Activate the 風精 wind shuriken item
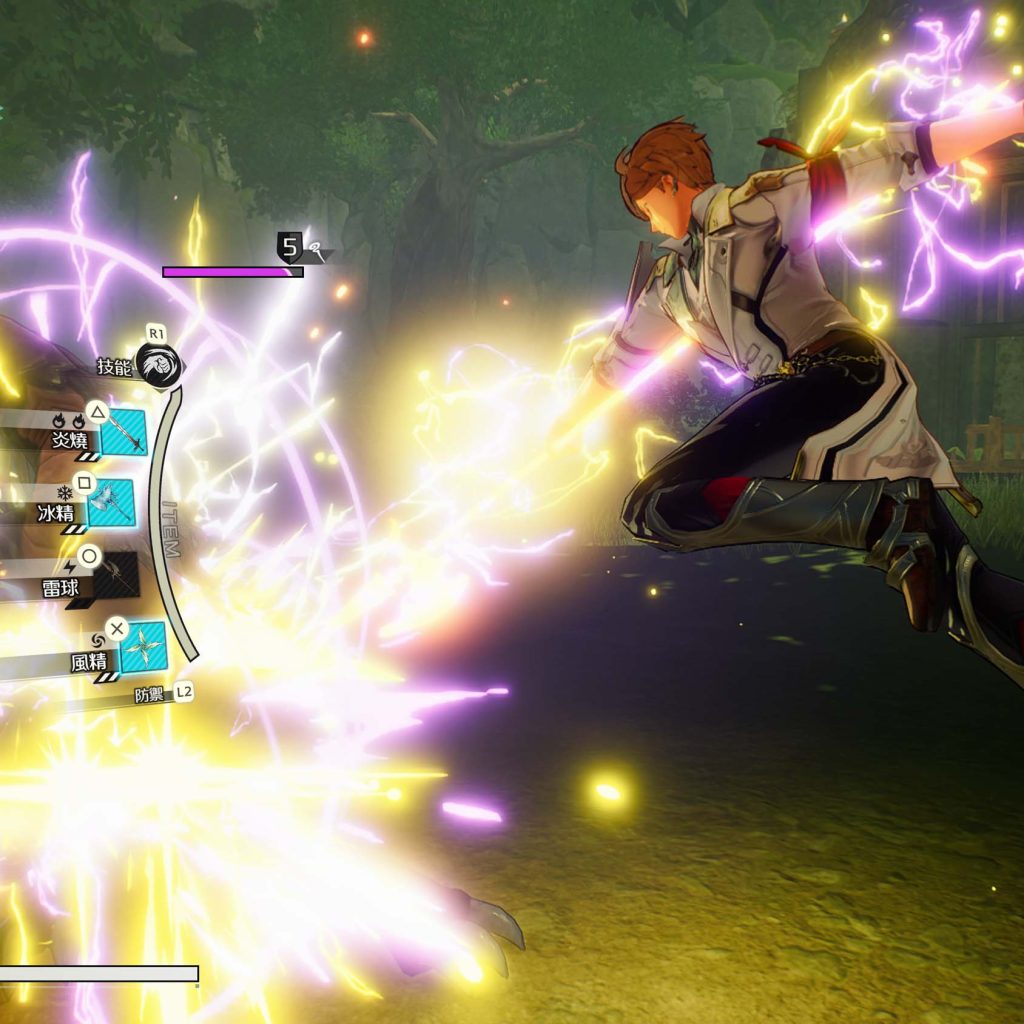This screenshot has height=1024, width=1024. pos(142,647)
